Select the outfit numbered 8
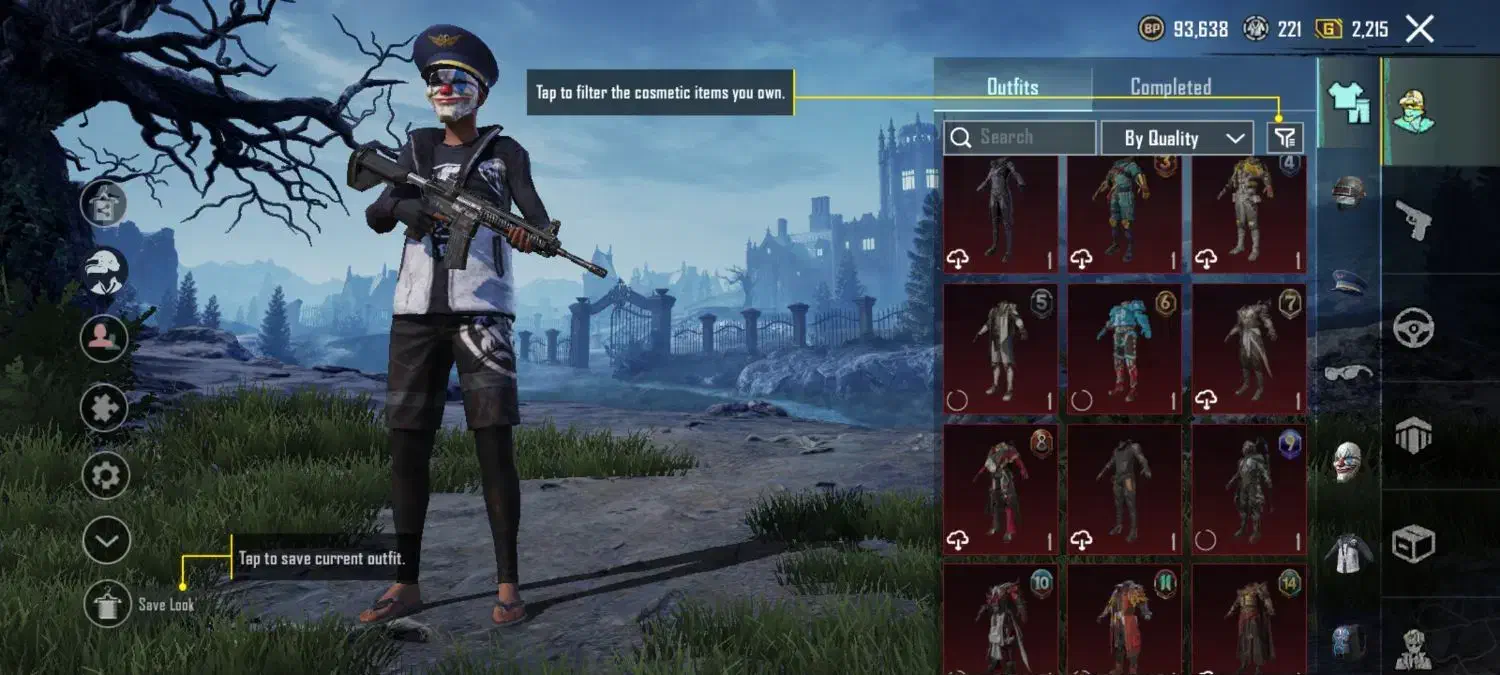This screenshot has height=675, width=1500. tap(1001, 490)
